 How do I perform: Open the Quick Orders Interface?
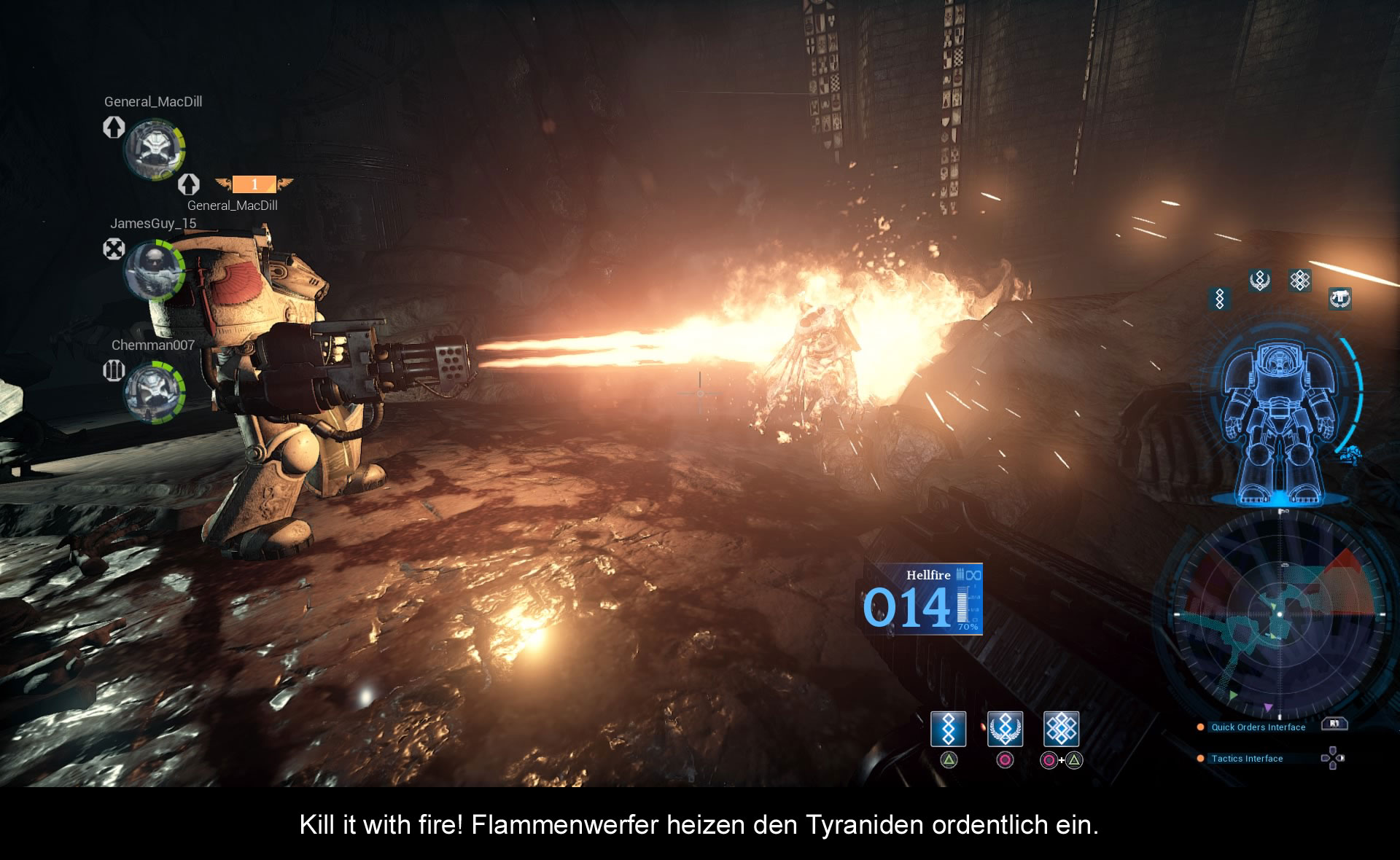tap(1258, 727)
